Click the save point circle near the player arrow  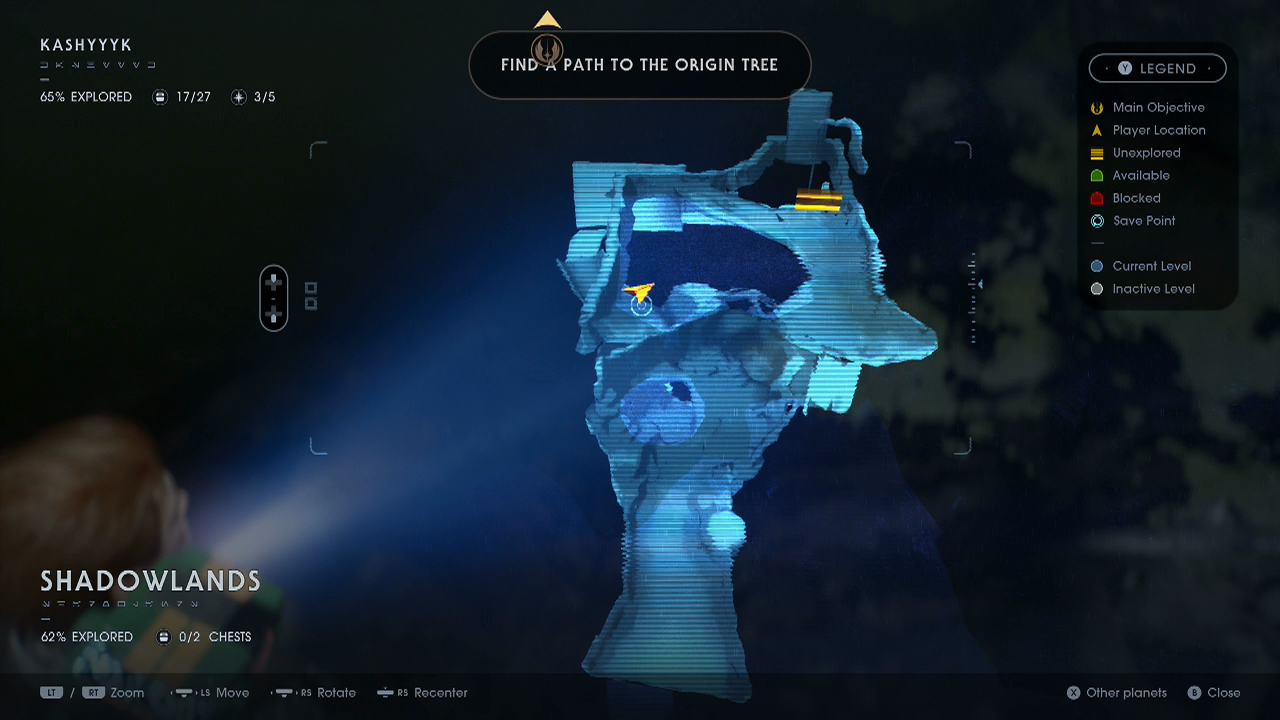[643, 306]
